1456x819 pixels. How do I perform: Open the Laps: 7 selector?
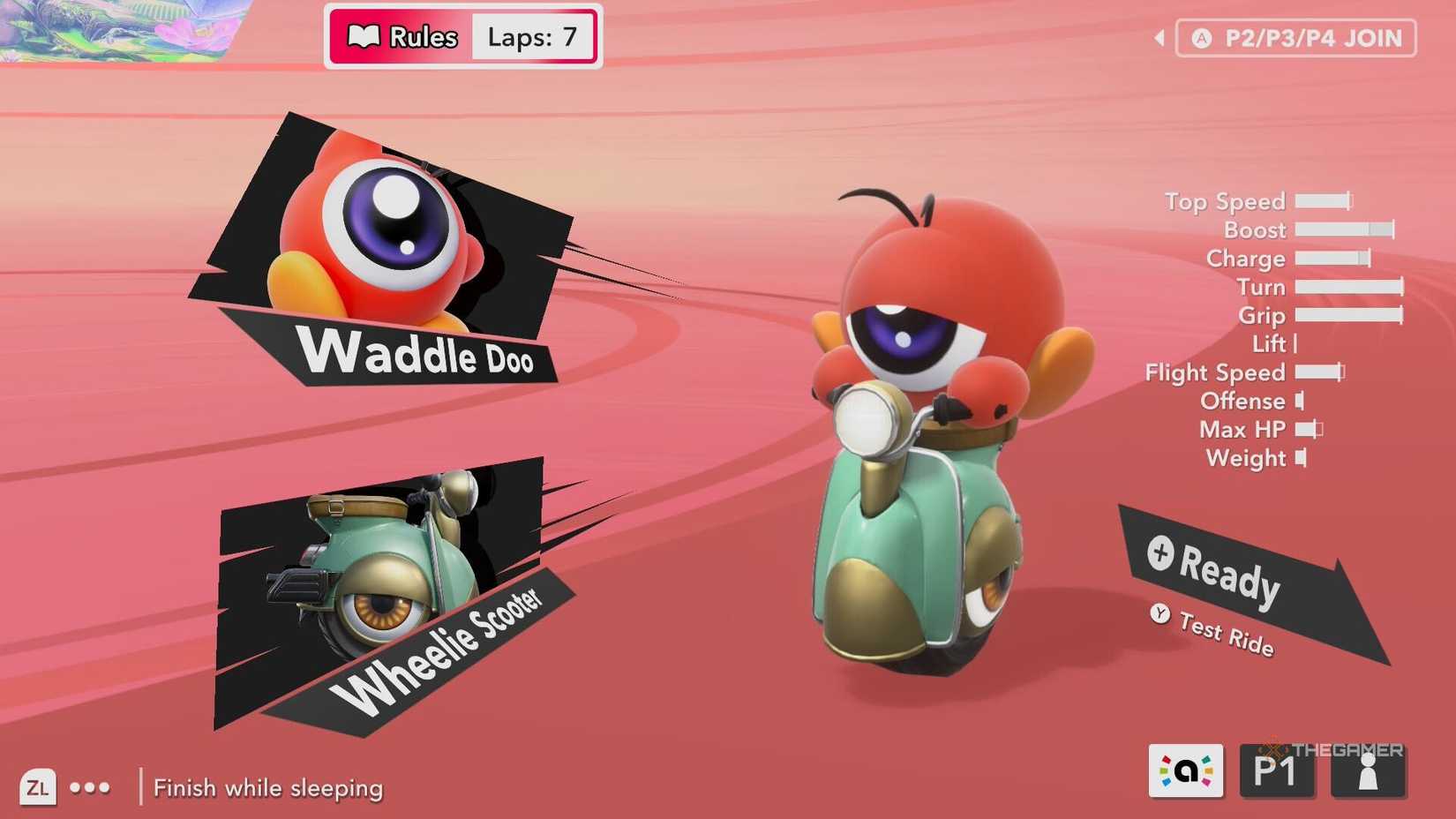click(531, 37)
